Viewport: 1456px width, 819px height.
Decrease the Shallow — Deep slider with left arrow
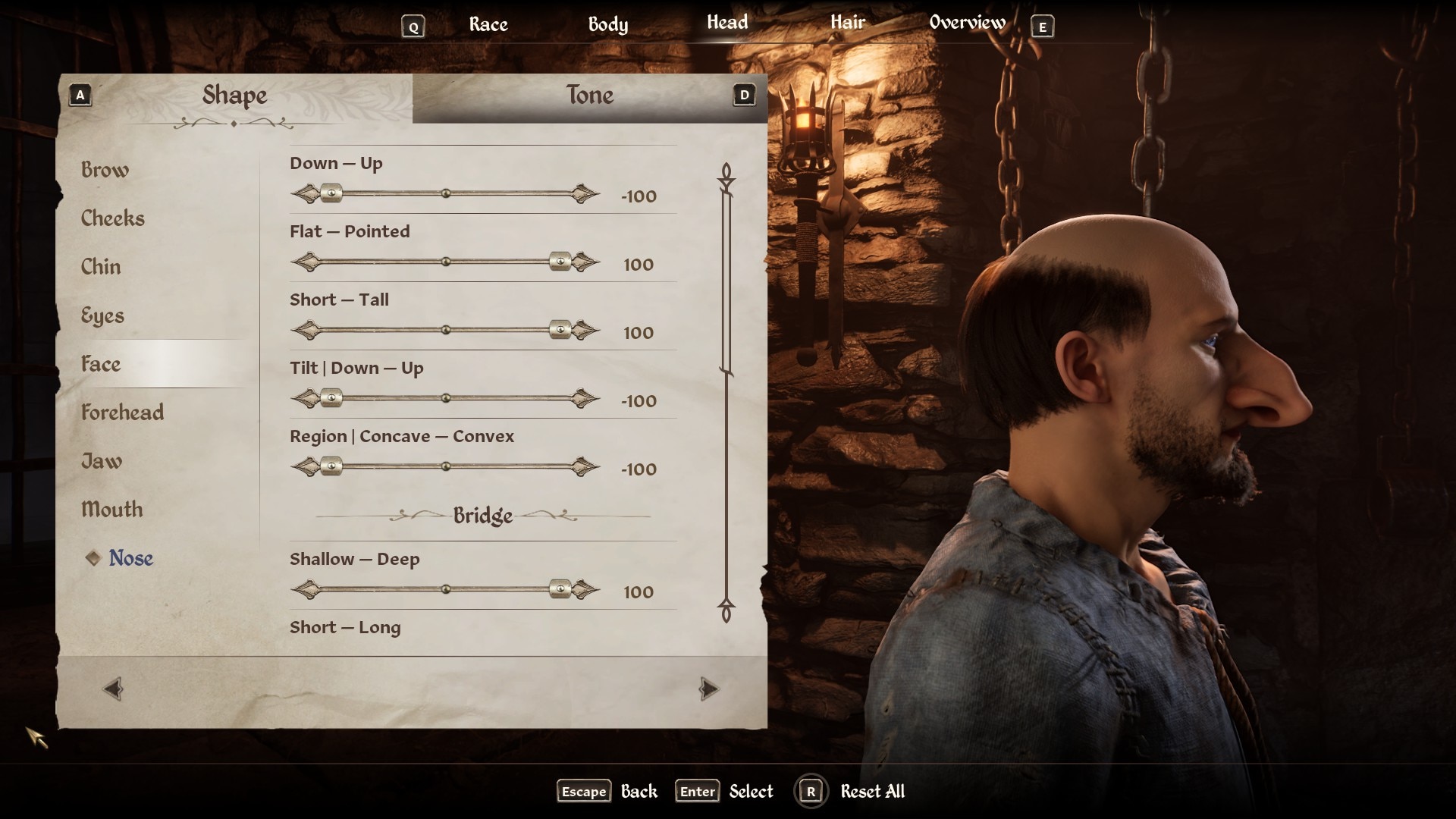[305, 590]
